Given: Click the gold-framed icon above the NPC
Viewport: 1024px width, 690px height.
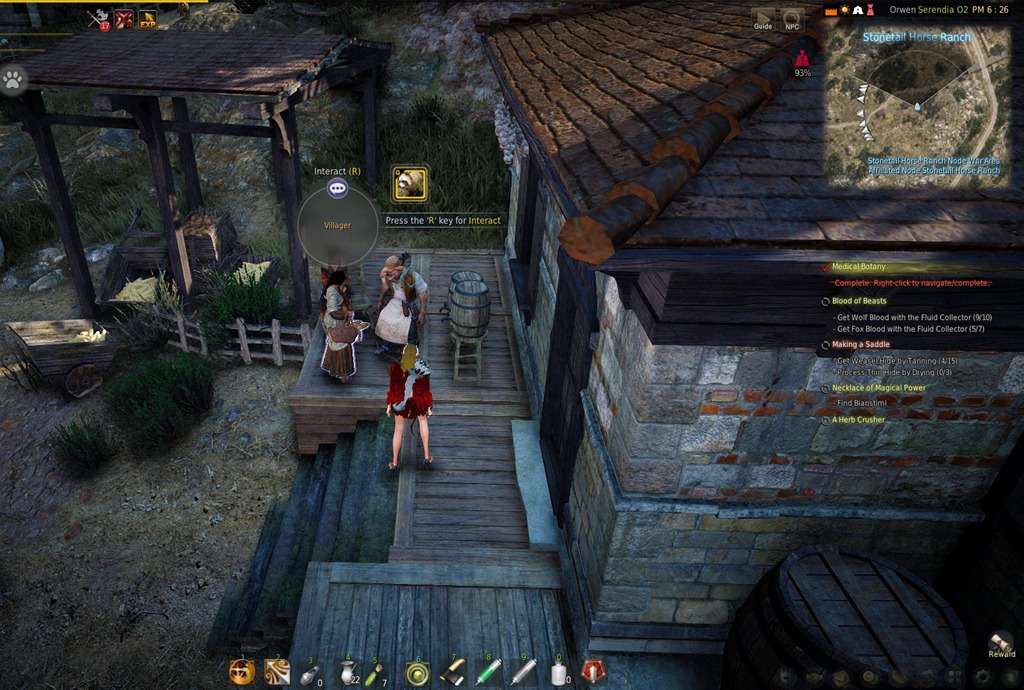Looking at the screenshot, I should [409, 183].
